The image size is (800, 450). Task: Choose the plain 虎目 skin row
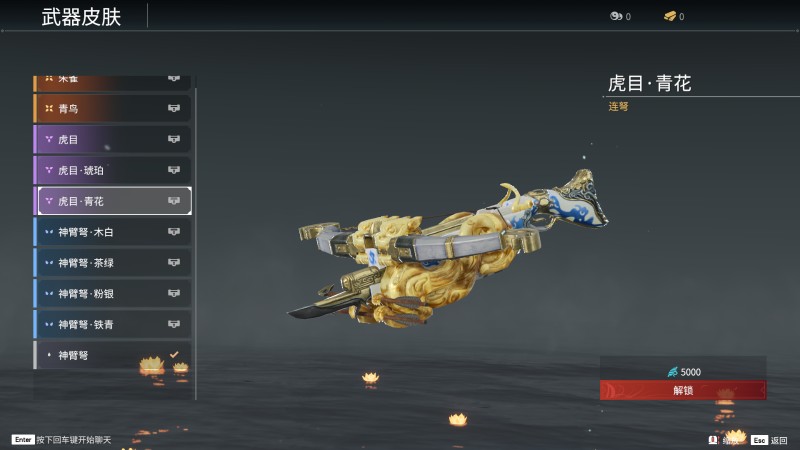(x=112, y=139)
